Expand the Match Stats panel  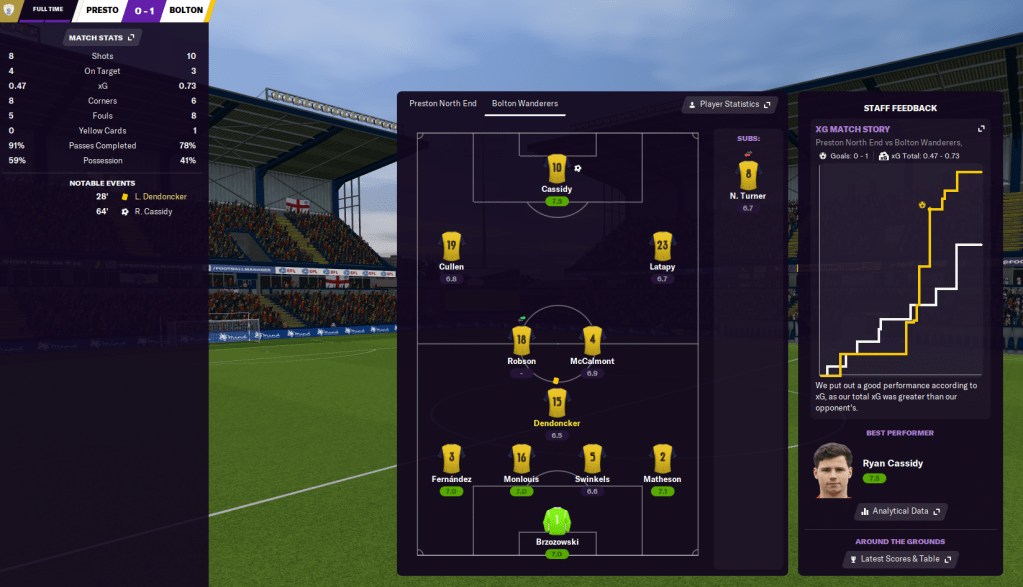pos(102,37)
